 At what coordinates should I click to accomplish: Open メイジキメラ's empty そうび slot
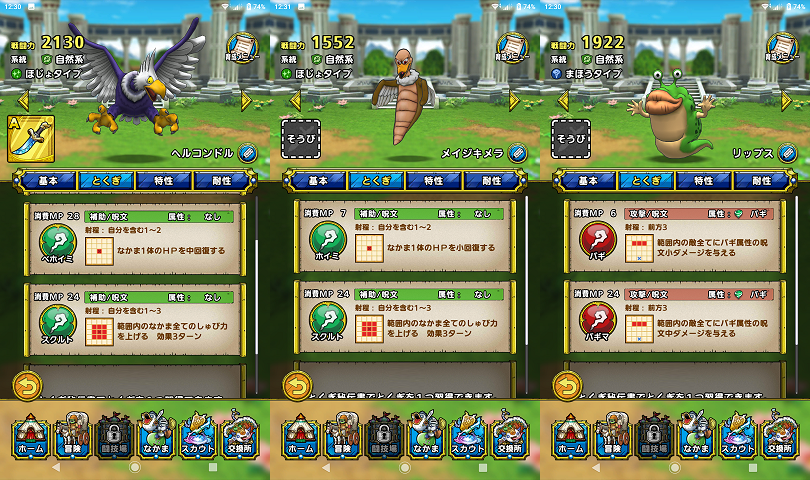[x=300, y=139]
